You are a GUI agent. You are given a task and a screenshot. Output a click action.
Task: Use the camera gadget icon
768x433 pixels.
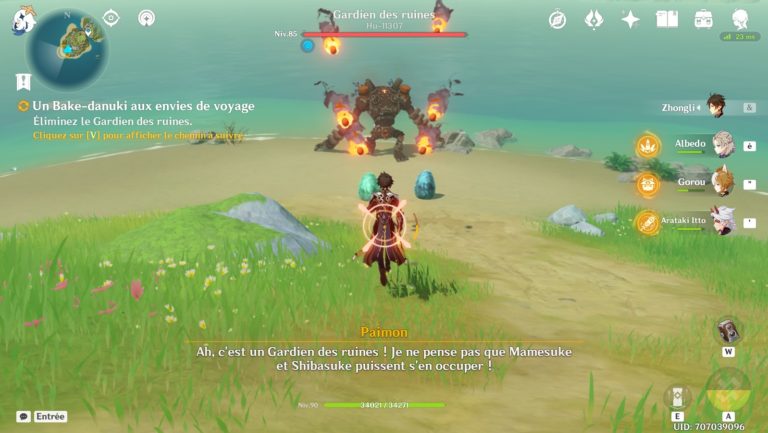(729, 331)
